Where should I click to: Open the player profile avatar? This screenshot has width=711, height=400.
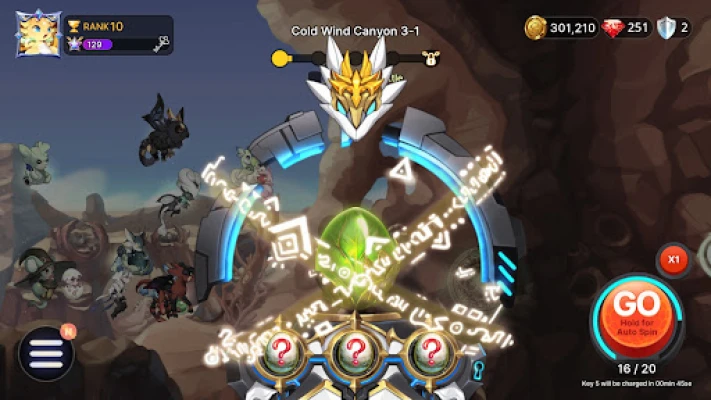tap(39, 34)
